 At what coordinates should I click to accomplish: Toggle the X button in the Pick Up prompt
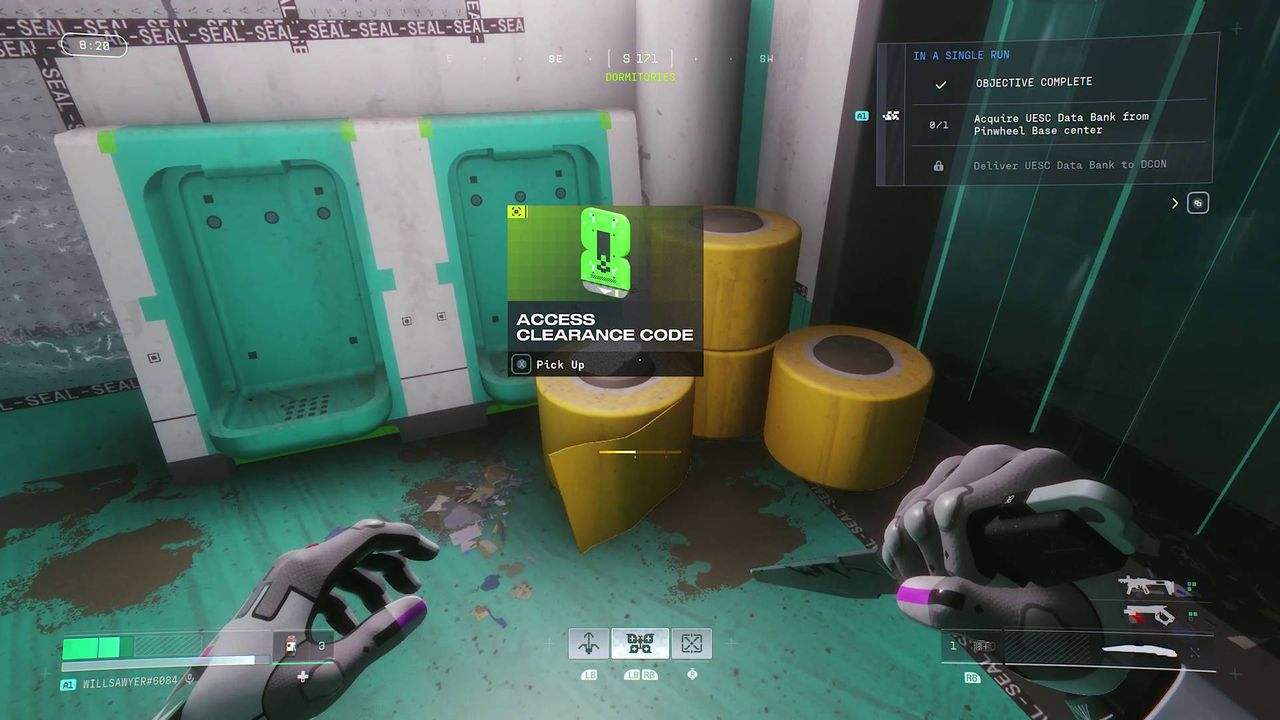pos(521,364)
